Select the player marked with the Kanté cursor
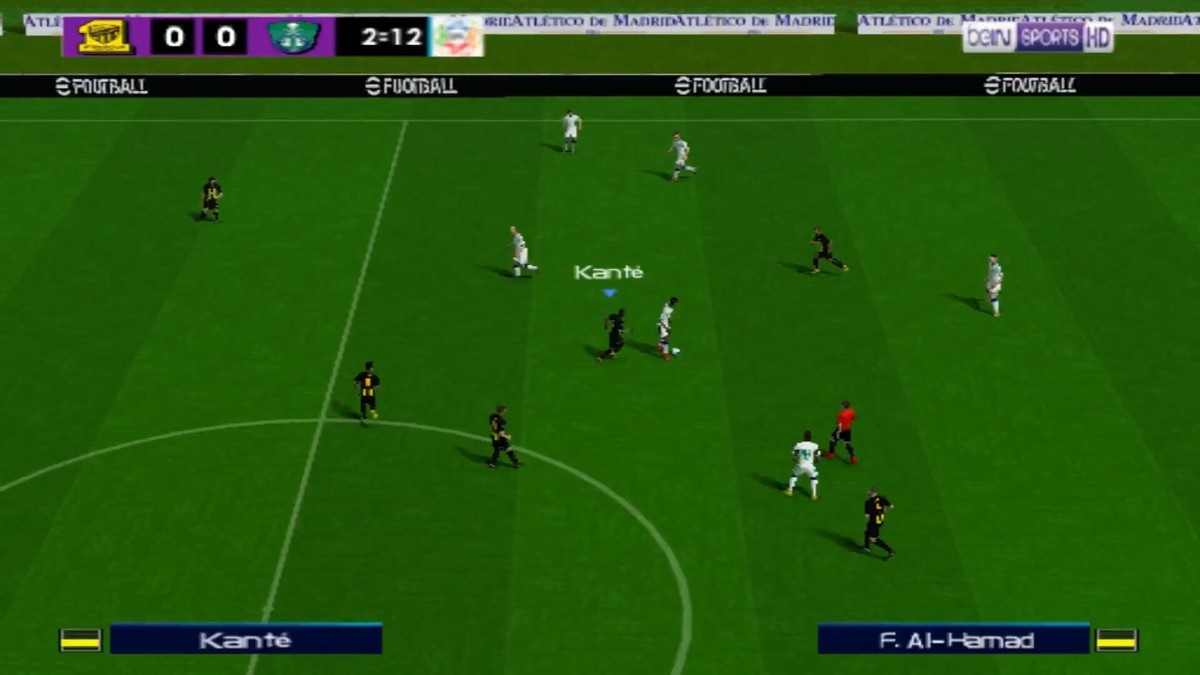This screenshot has height=675, width=1200. [x=614, y=333]
